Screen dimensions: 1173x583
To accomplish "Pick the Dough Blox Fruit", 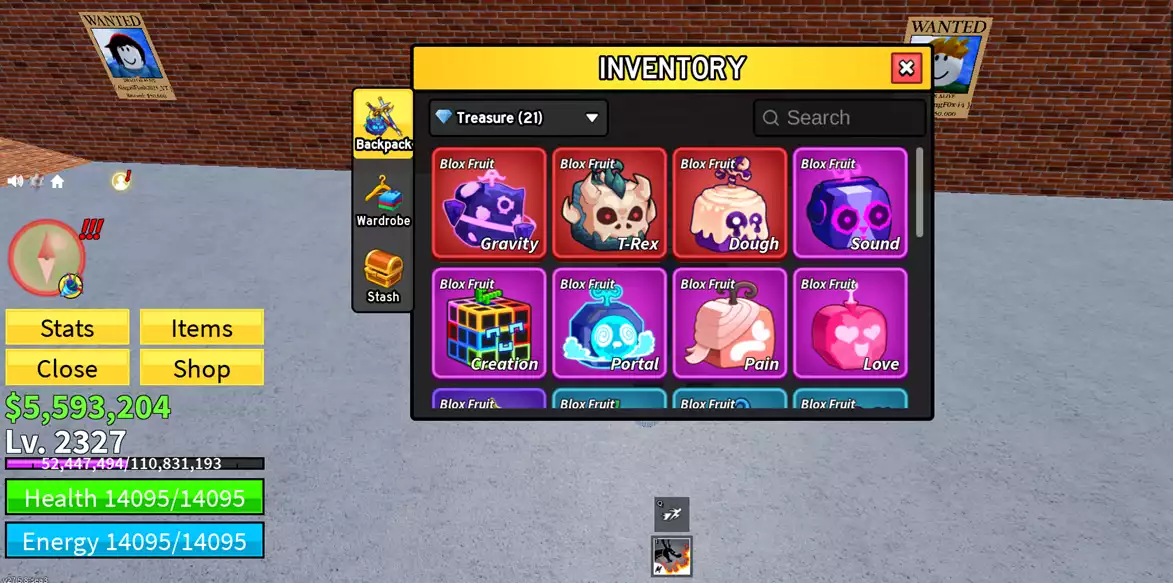I will coord(729,203).
